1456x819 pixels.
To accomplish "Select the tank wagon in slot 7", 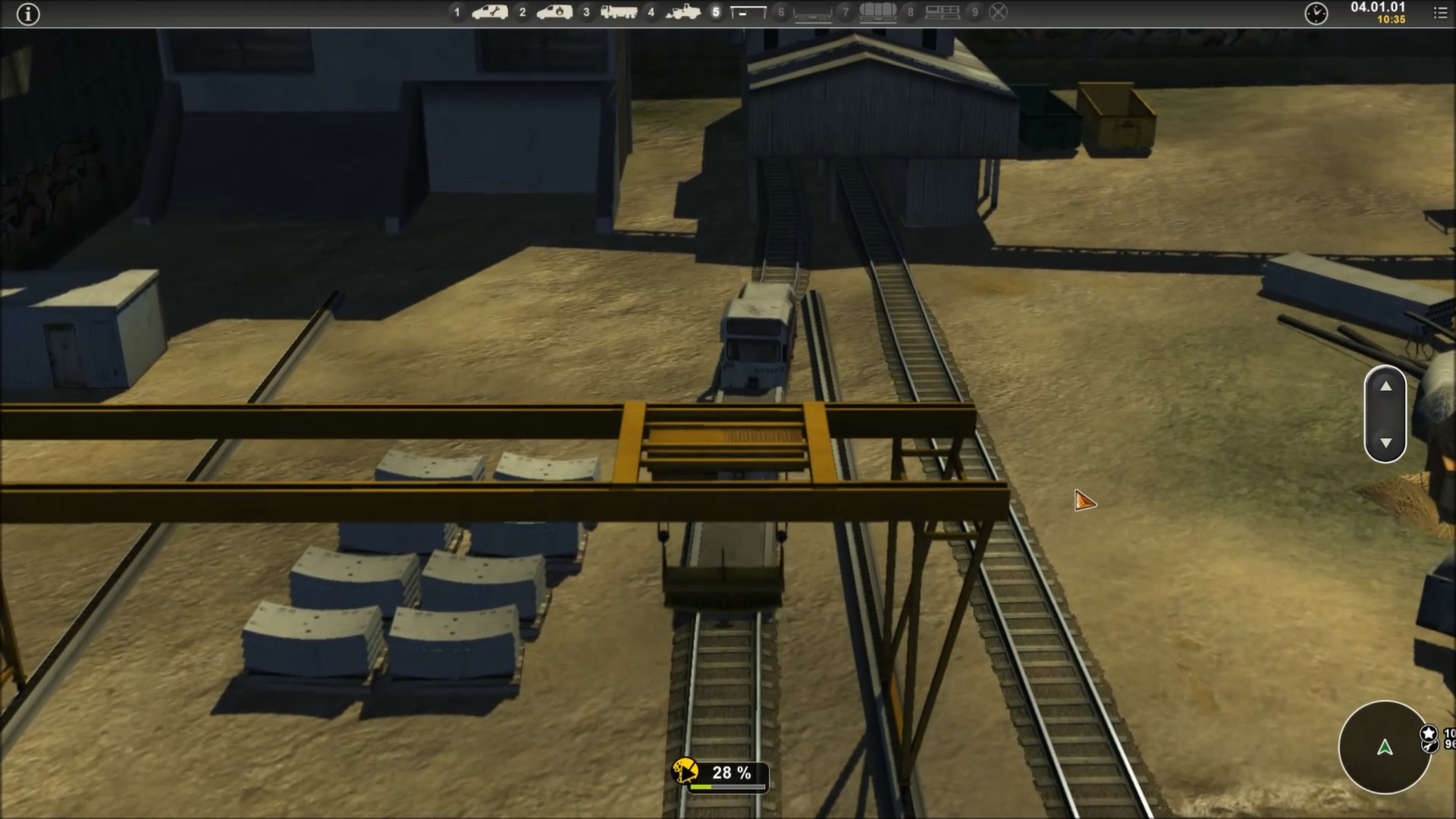I will 877,12.
